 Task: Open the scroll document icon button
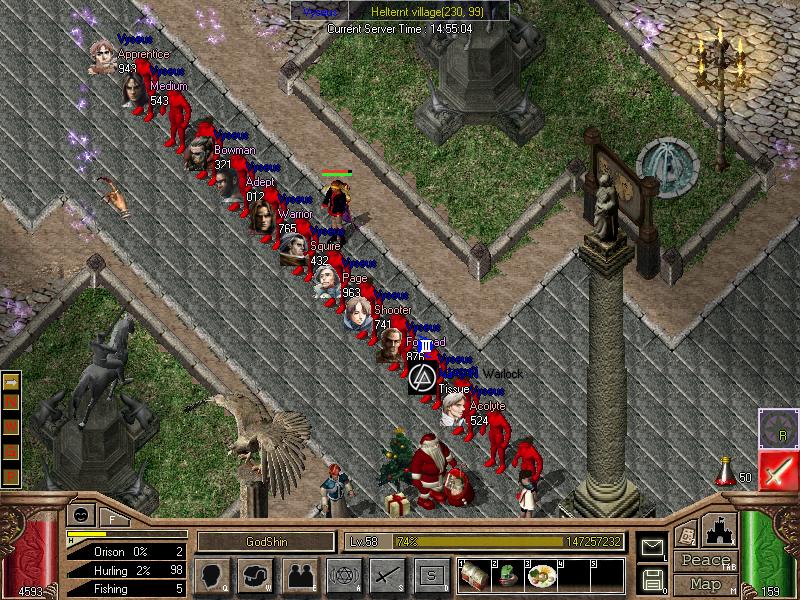click(x=687, y=534)
